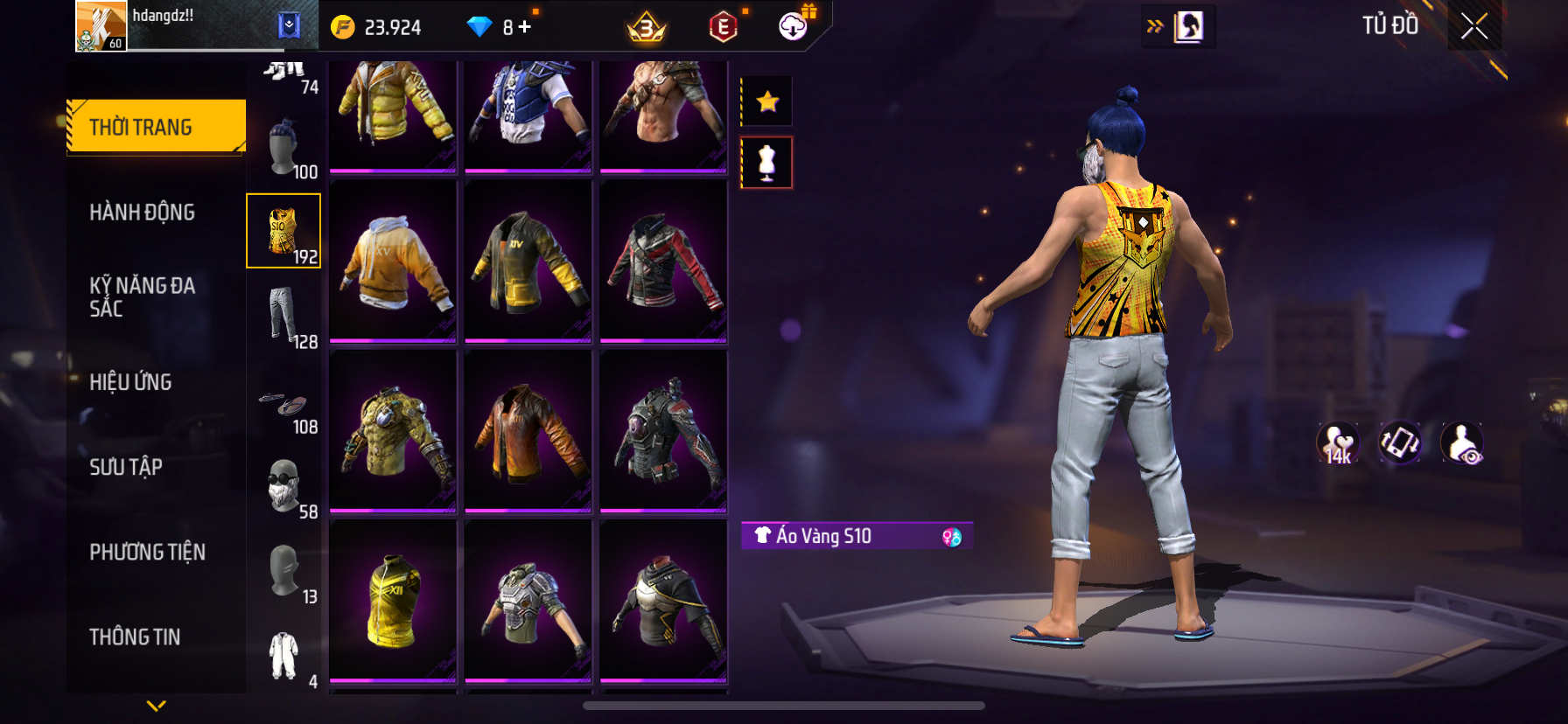Show favorites with the star button
The width and height of the screenshot is (1568, 724).
coord(767,102)
